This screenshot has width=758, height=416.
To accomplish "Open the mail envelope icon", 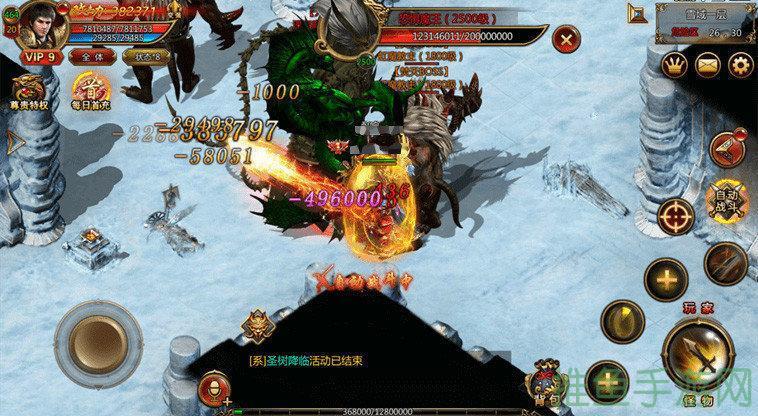I will pos(708,67).
